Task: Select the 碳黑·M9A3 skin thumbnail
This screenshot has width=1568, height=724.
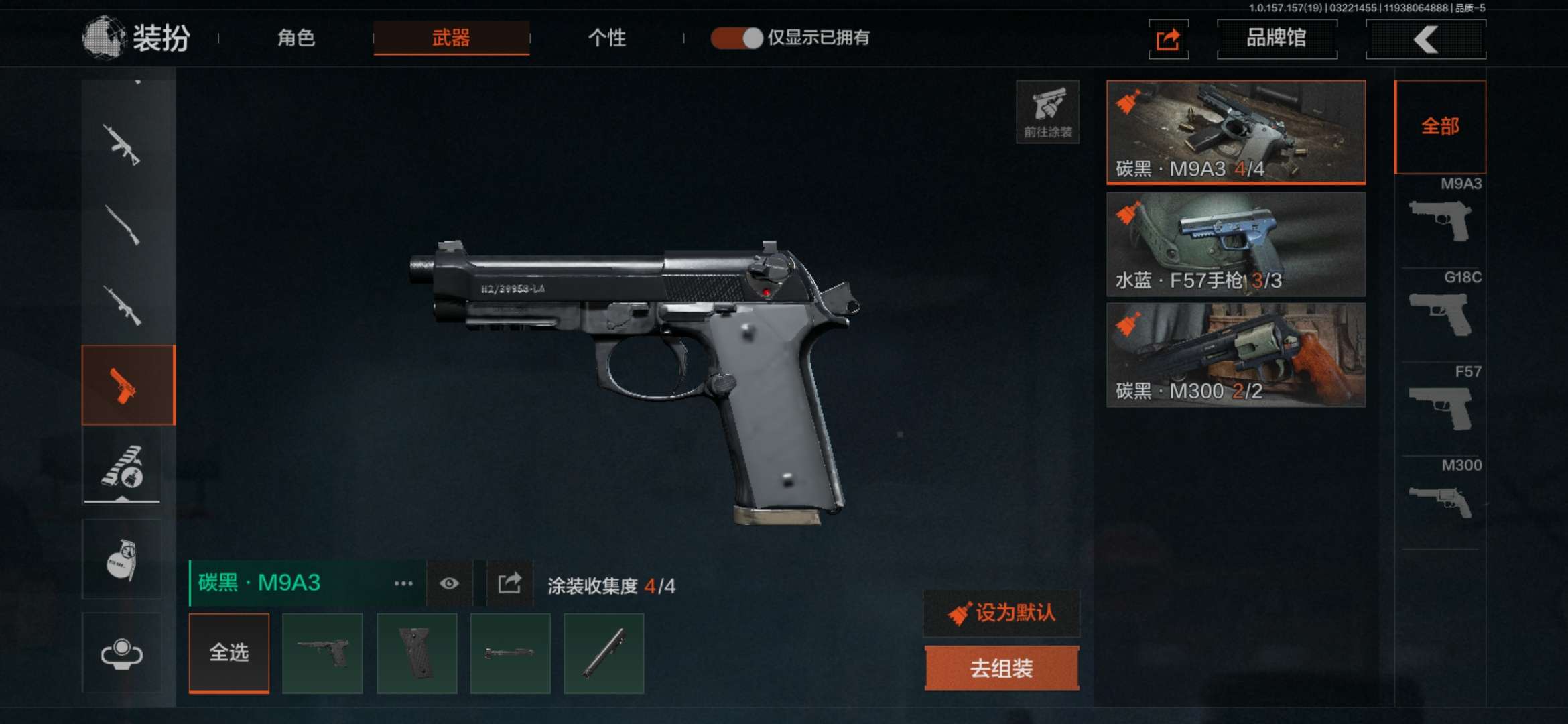Action: [x=1236, y=132]
